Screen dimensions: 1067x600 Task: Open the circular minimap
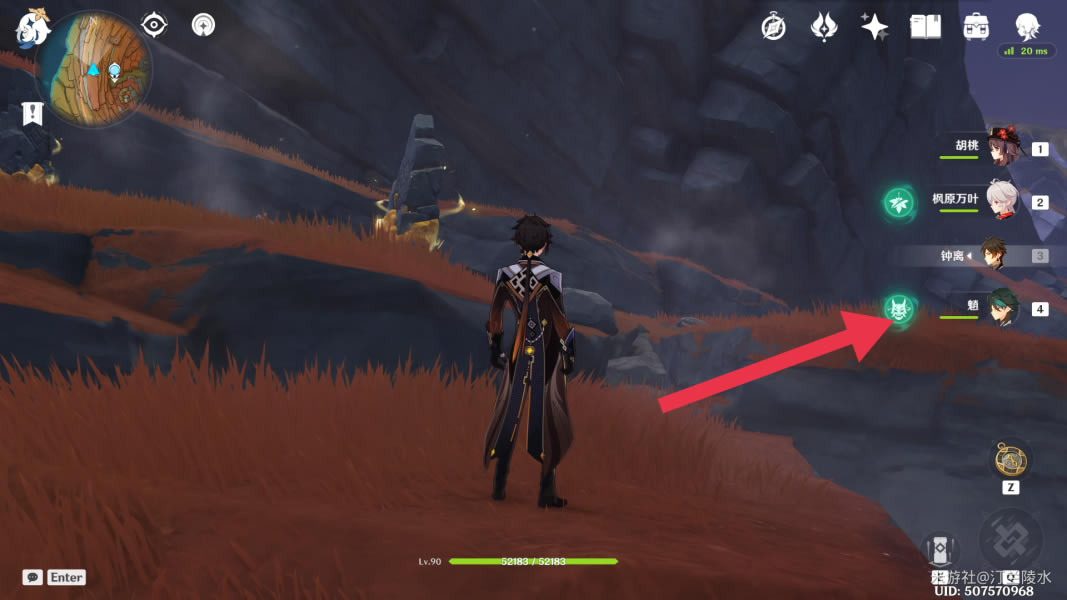(93, 69)
